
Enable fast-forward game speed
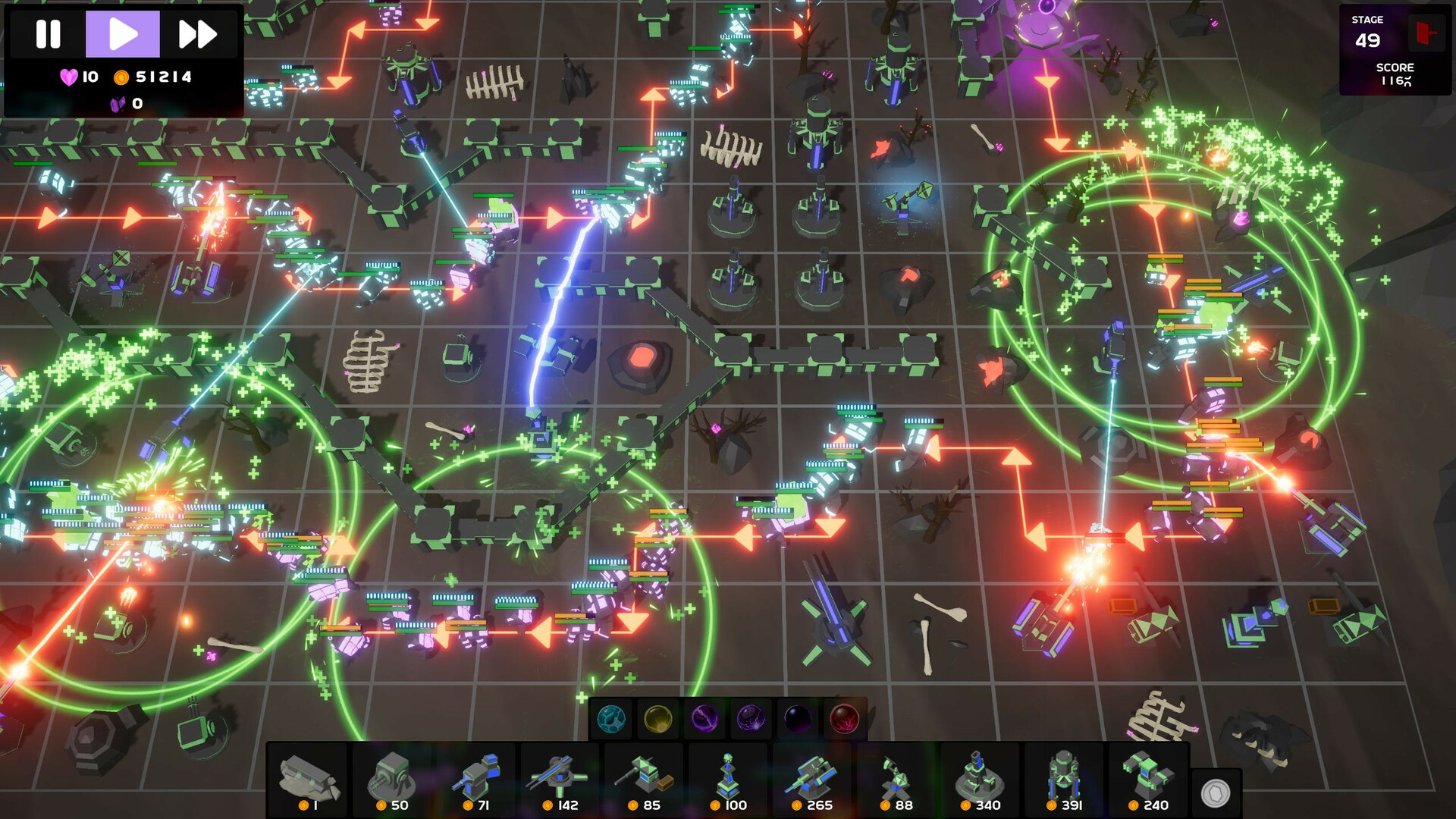197,32
